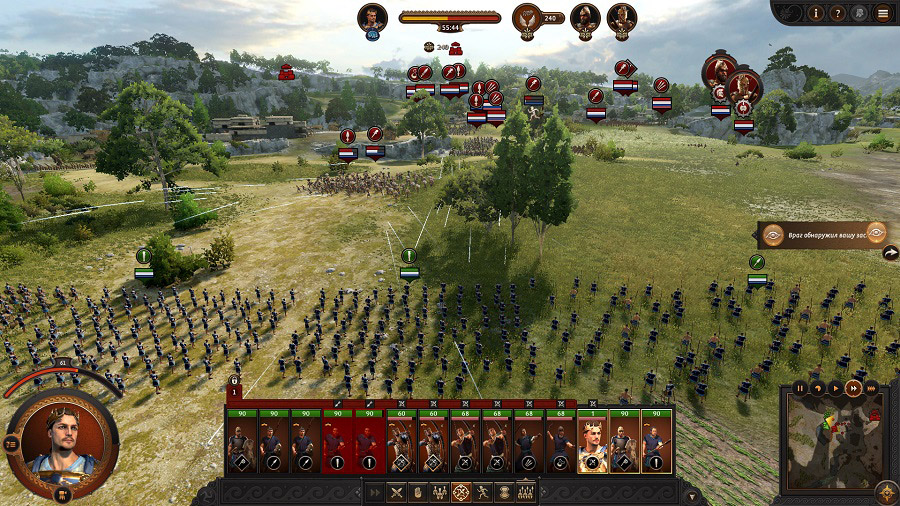
Task: Toggle the group formation button
Action: (x=439, y=492)
